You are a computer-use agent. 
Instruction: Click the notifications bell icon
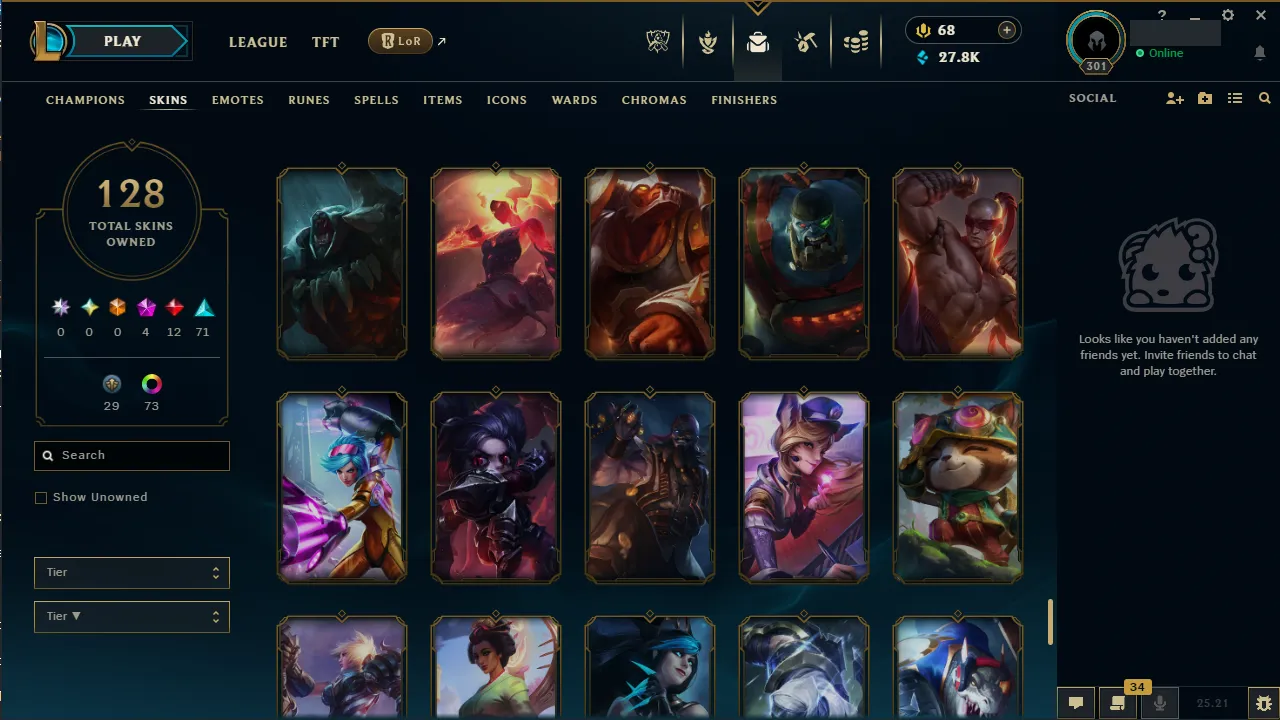point(1260,52)
